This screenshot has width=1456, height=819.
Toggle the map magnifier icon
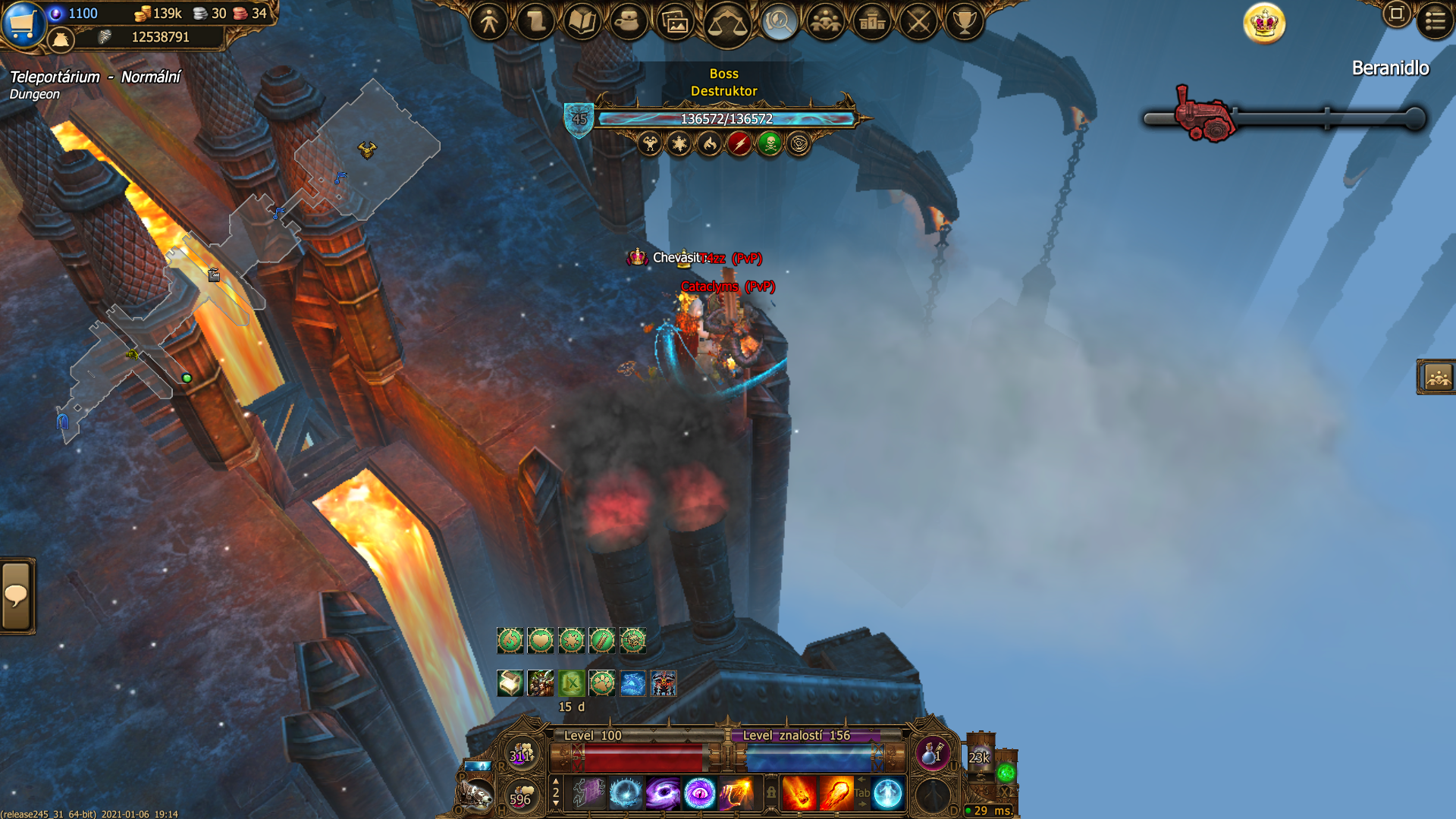pos(778,22)
